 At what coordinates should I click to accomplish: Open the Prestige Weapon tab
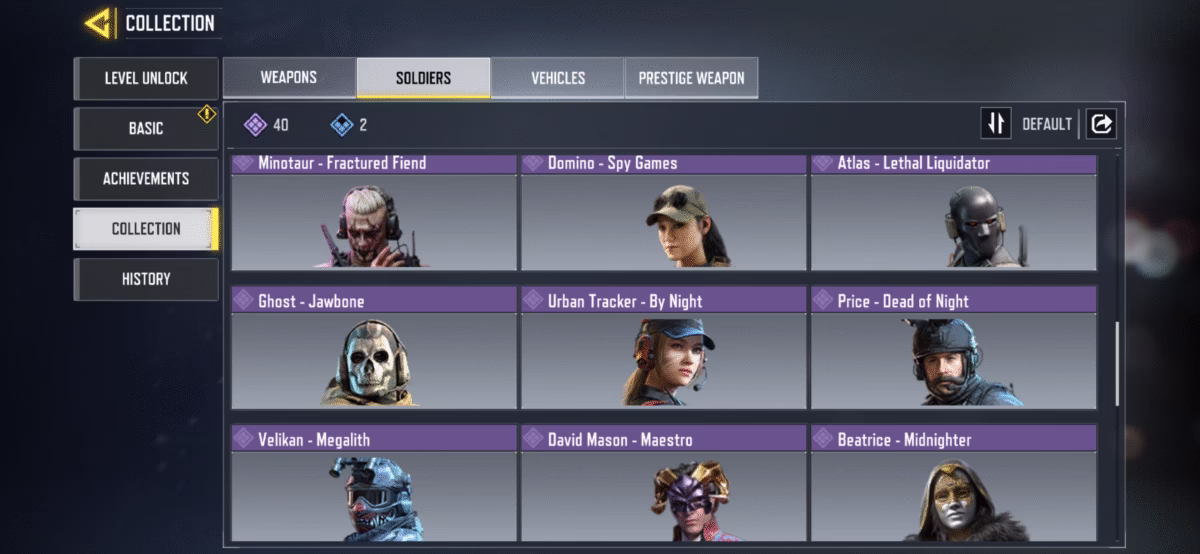click(691, 77)
